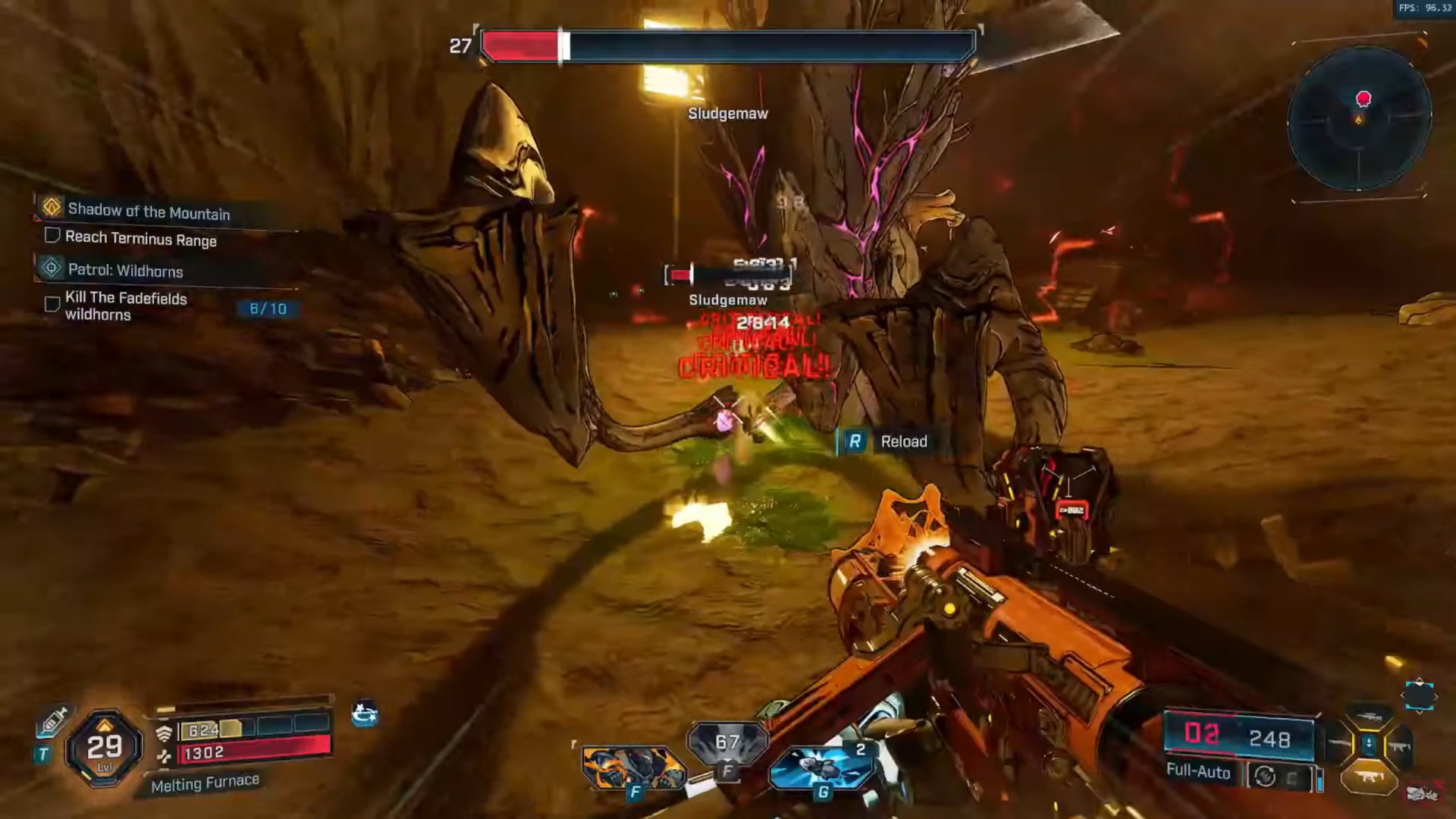Switch to the top weapon slot
Image resolution: width=1456 pixels, height=819 pixels.
click(1369, 717)
